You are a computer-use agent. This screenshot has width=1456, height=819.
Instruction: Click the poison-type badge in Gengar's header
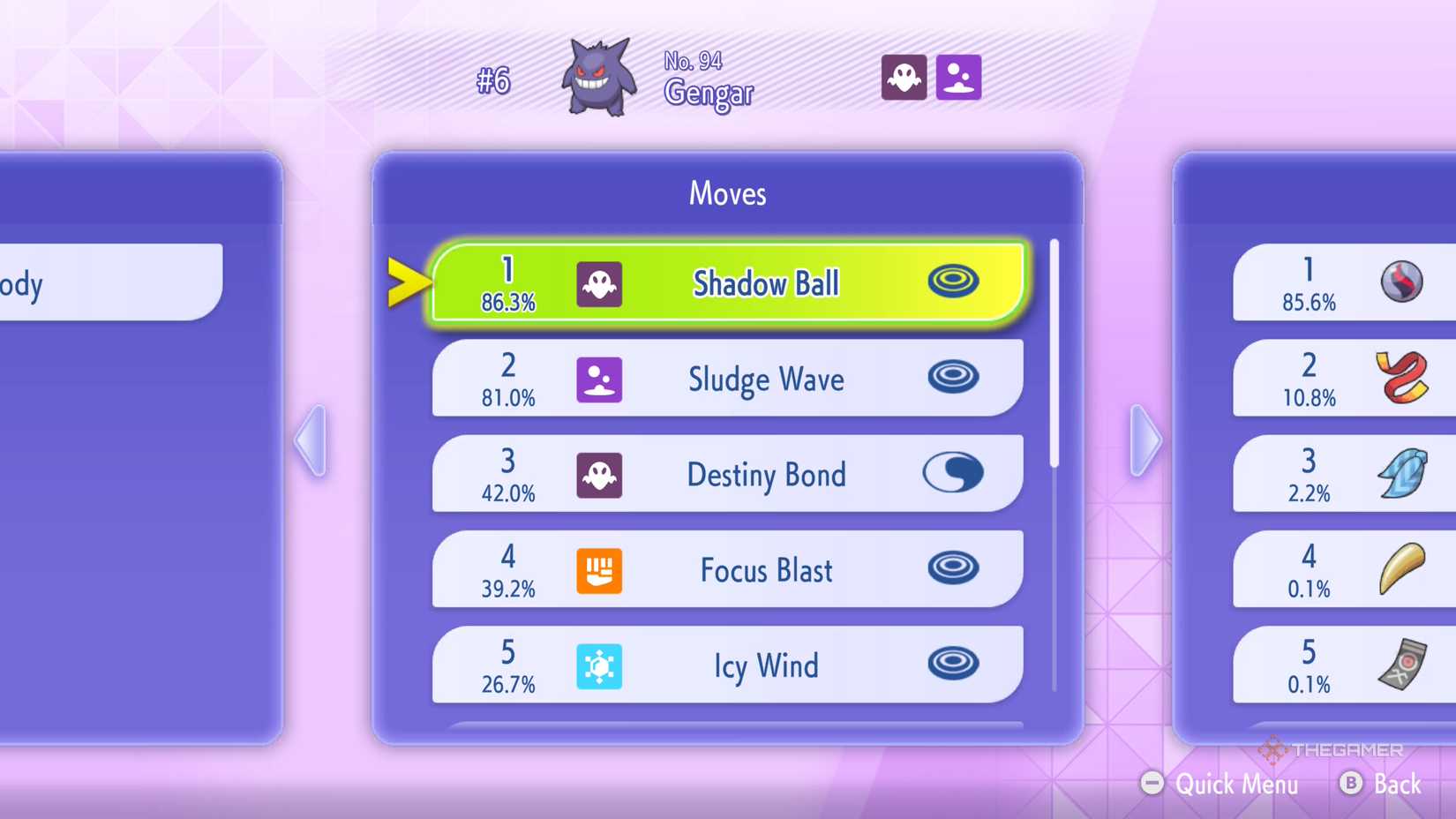coord(957,77)
